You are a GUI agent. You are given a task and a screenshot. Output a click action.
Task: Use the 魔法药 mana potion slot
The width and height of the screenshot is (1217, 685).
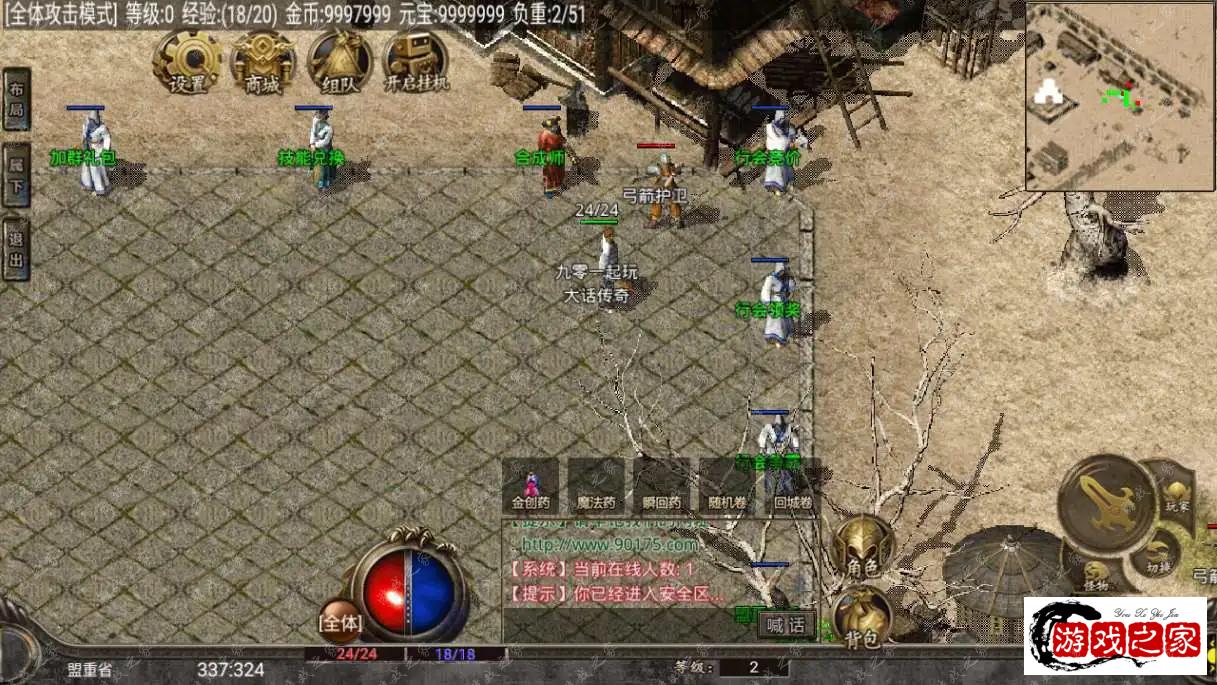tap(596, 486)
